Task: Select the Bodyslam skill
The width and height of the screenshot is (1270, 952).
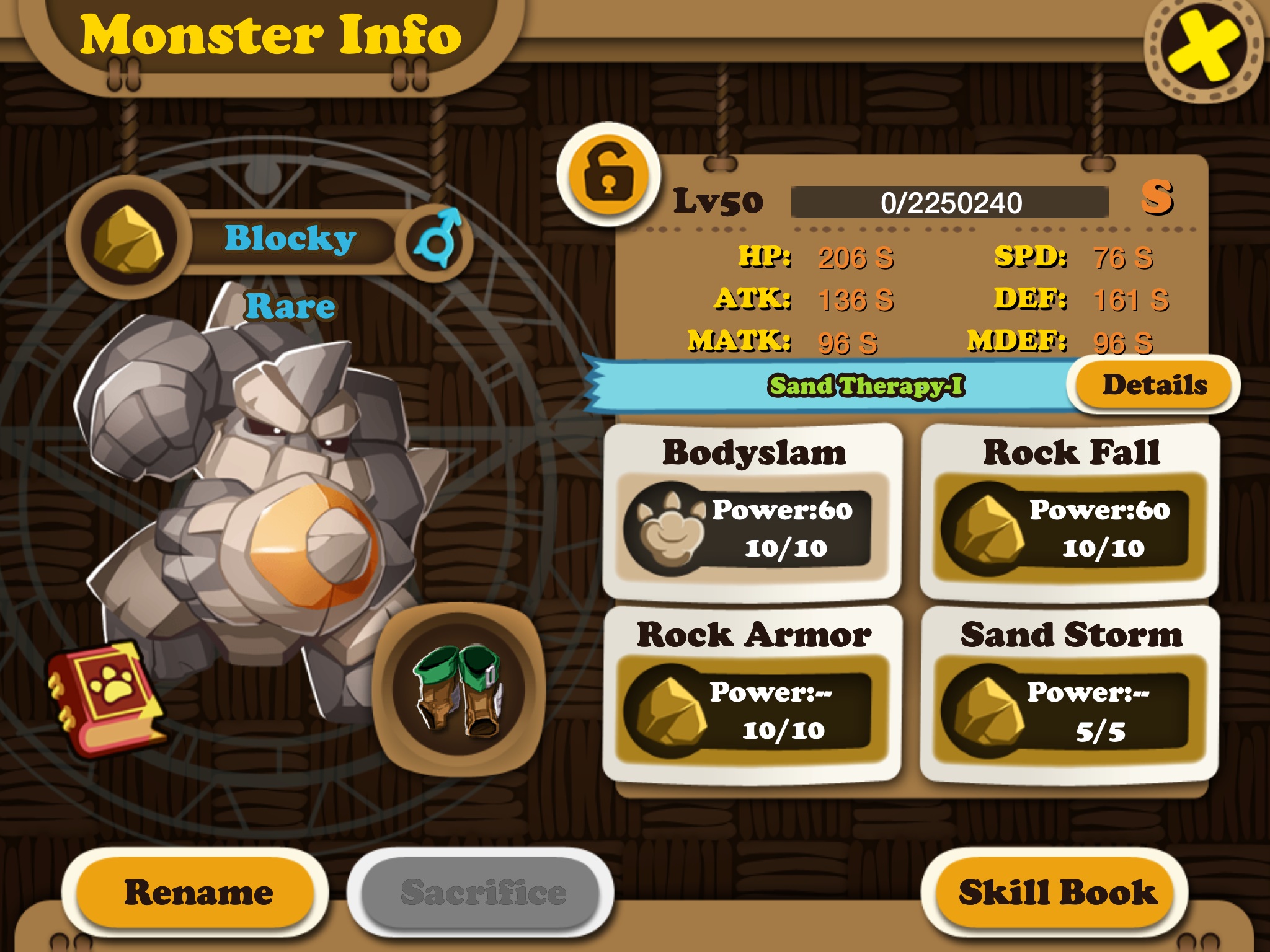Action: click(753, 512)
